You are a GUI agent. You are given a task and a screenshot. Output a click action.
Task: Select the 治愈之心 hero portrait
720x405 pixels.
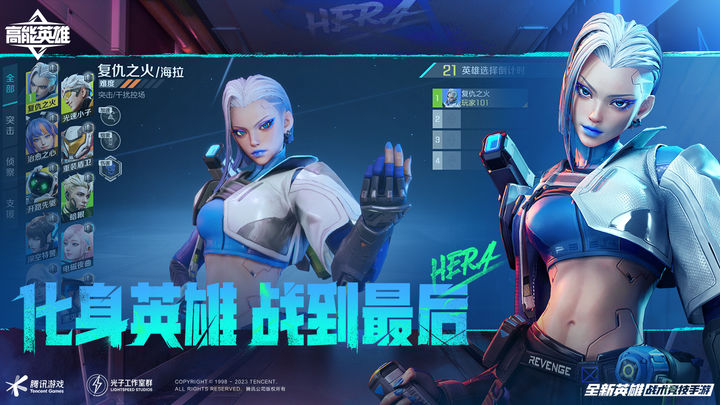pyautogui.click(x=41, y=140)
